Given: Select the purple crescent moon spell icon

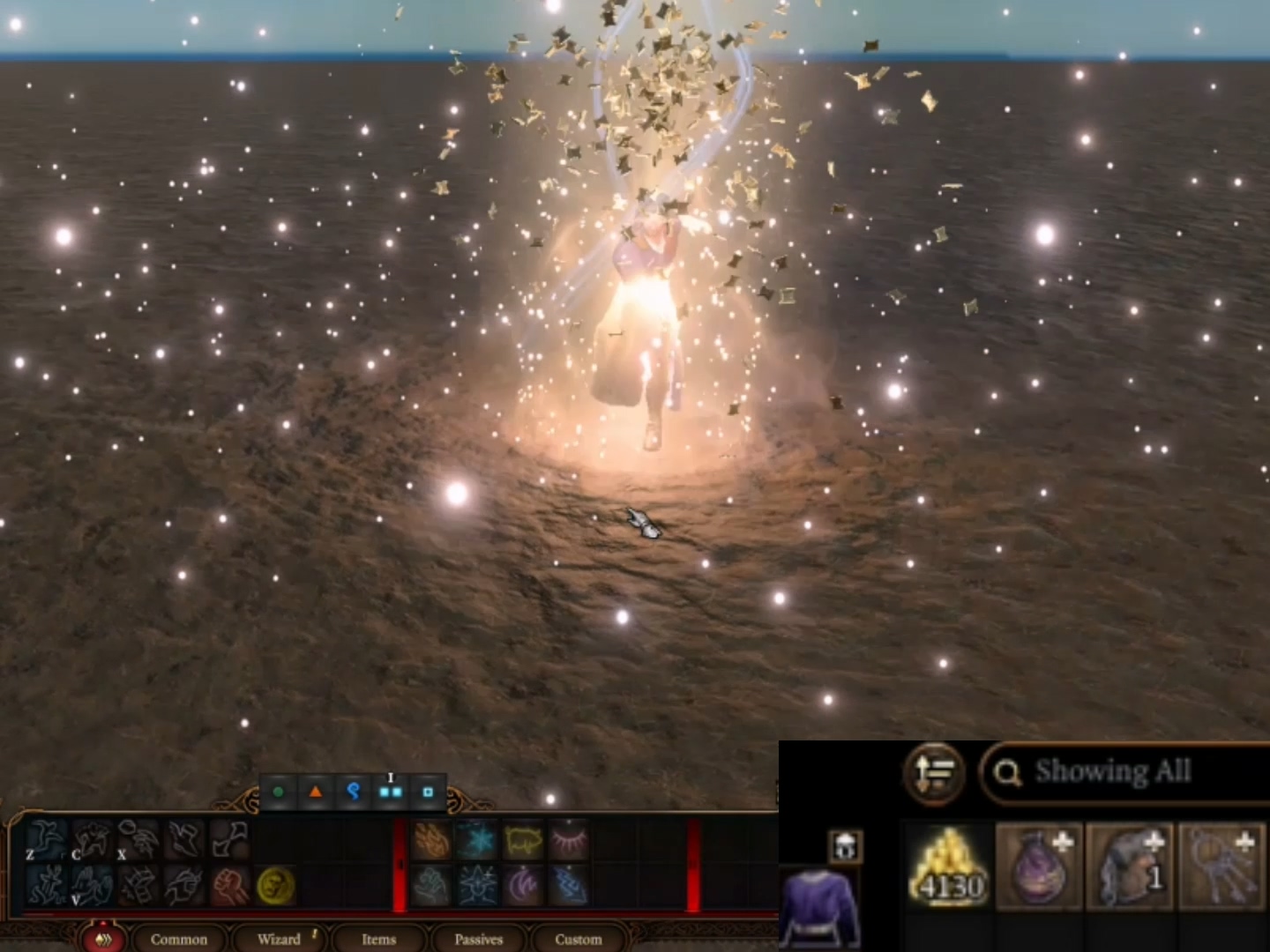Looking at the screenshot, I should point(523,884).
